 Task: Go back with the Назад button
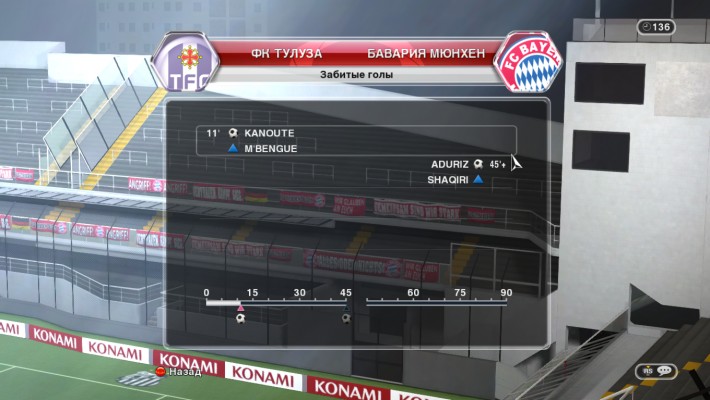point(178,372)
